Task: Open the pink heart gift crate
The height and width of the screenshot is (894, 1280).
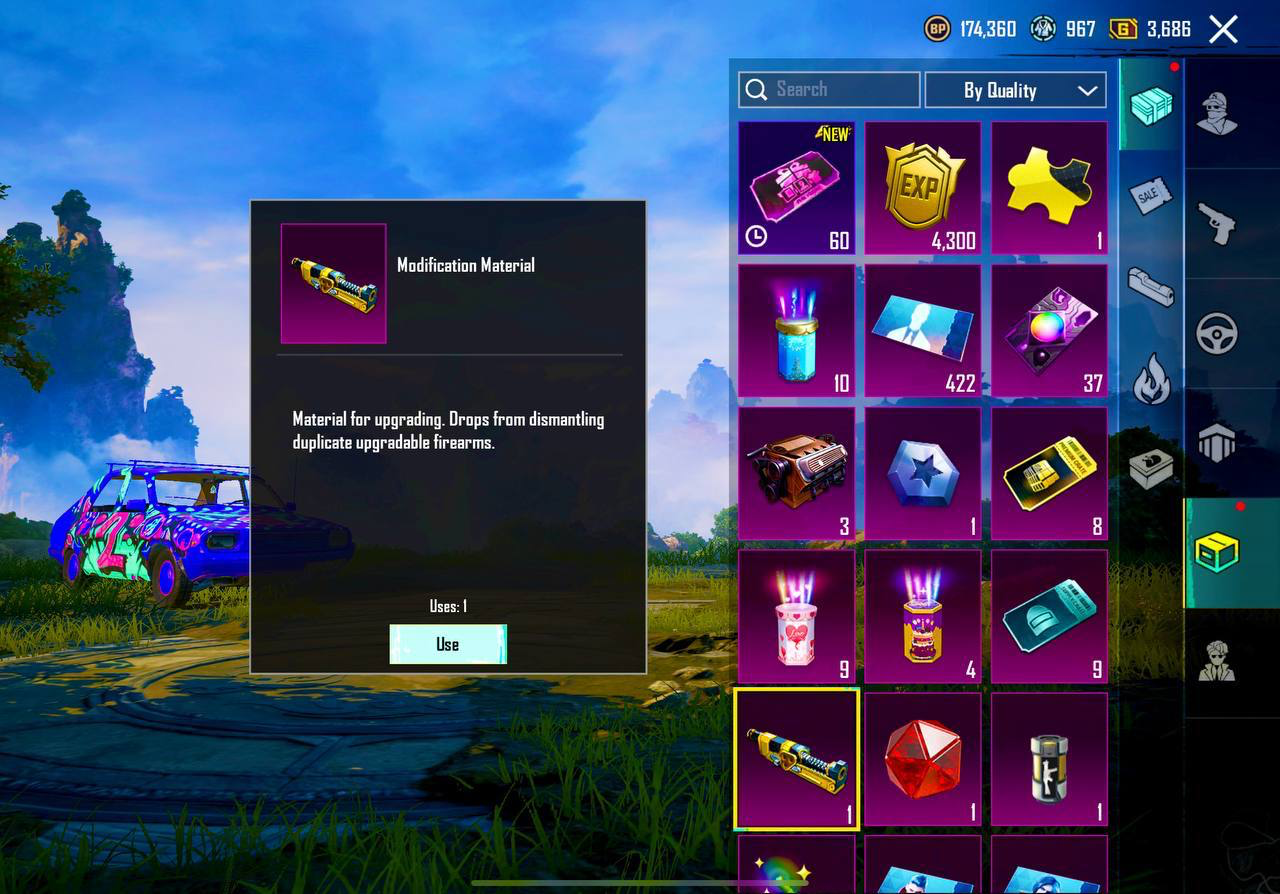Action: (x=796, y=616)
